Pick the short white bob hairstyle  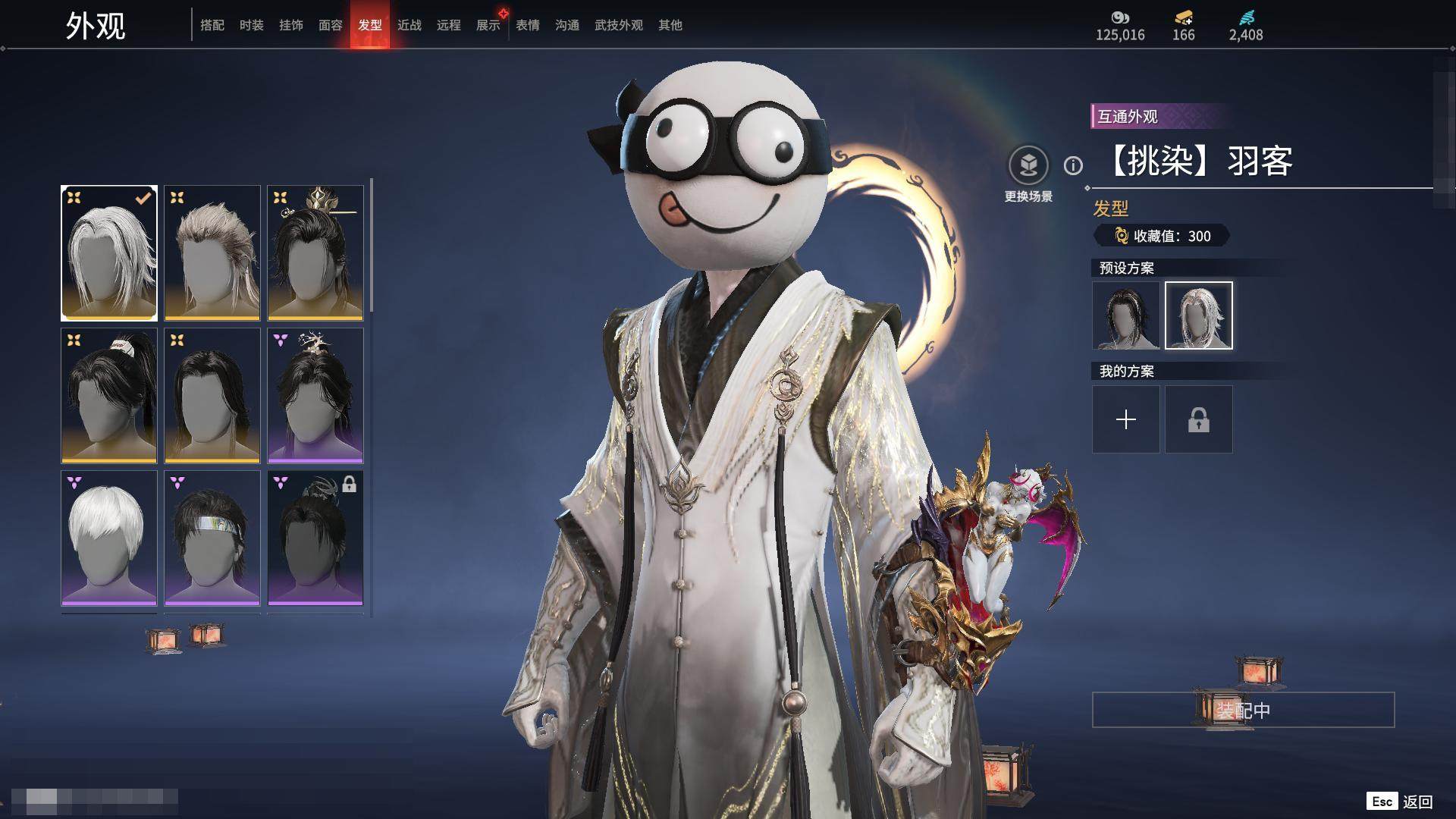tap(109, 538)
